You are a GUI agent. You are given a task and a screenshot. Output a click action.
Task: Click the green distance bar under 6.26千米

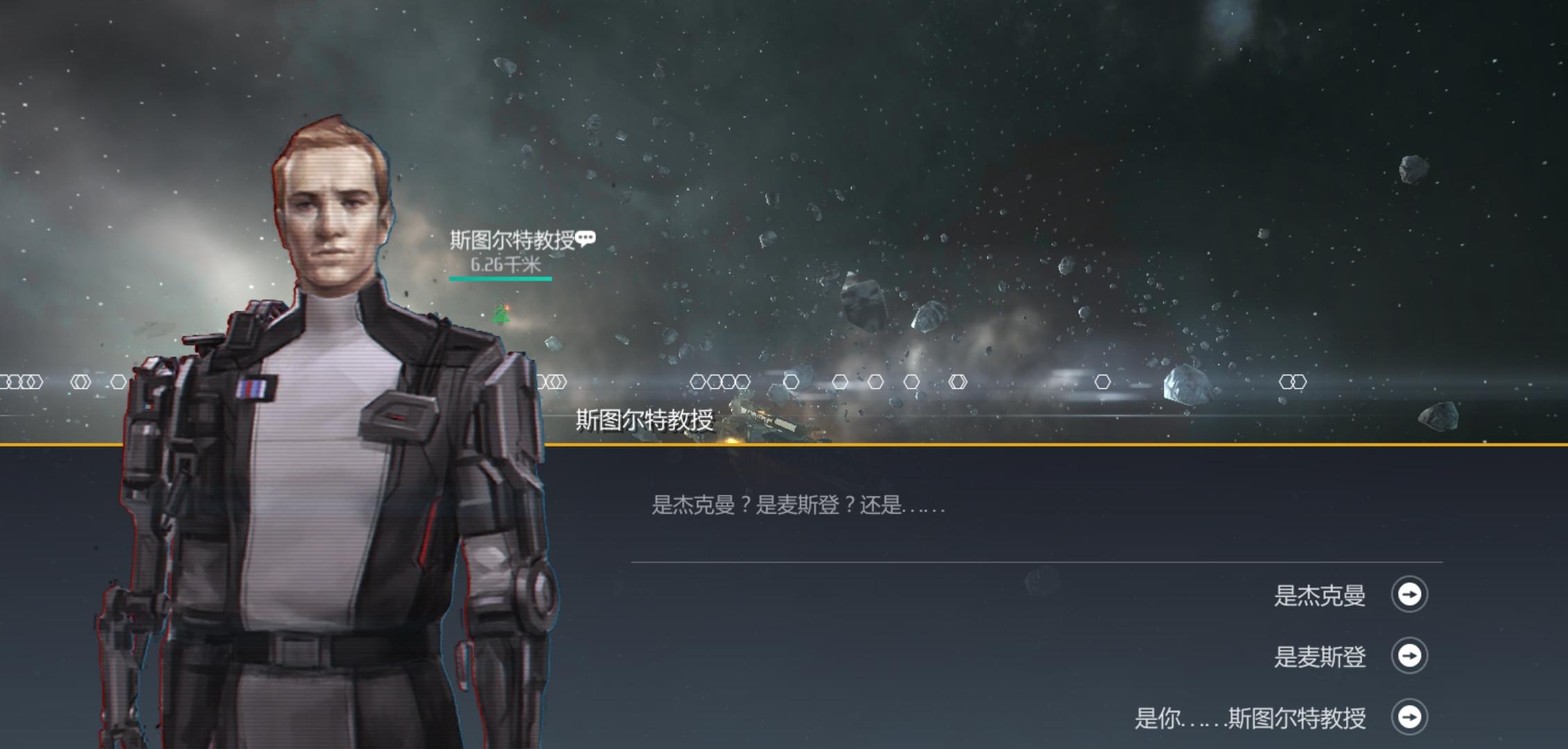(501, 280)
